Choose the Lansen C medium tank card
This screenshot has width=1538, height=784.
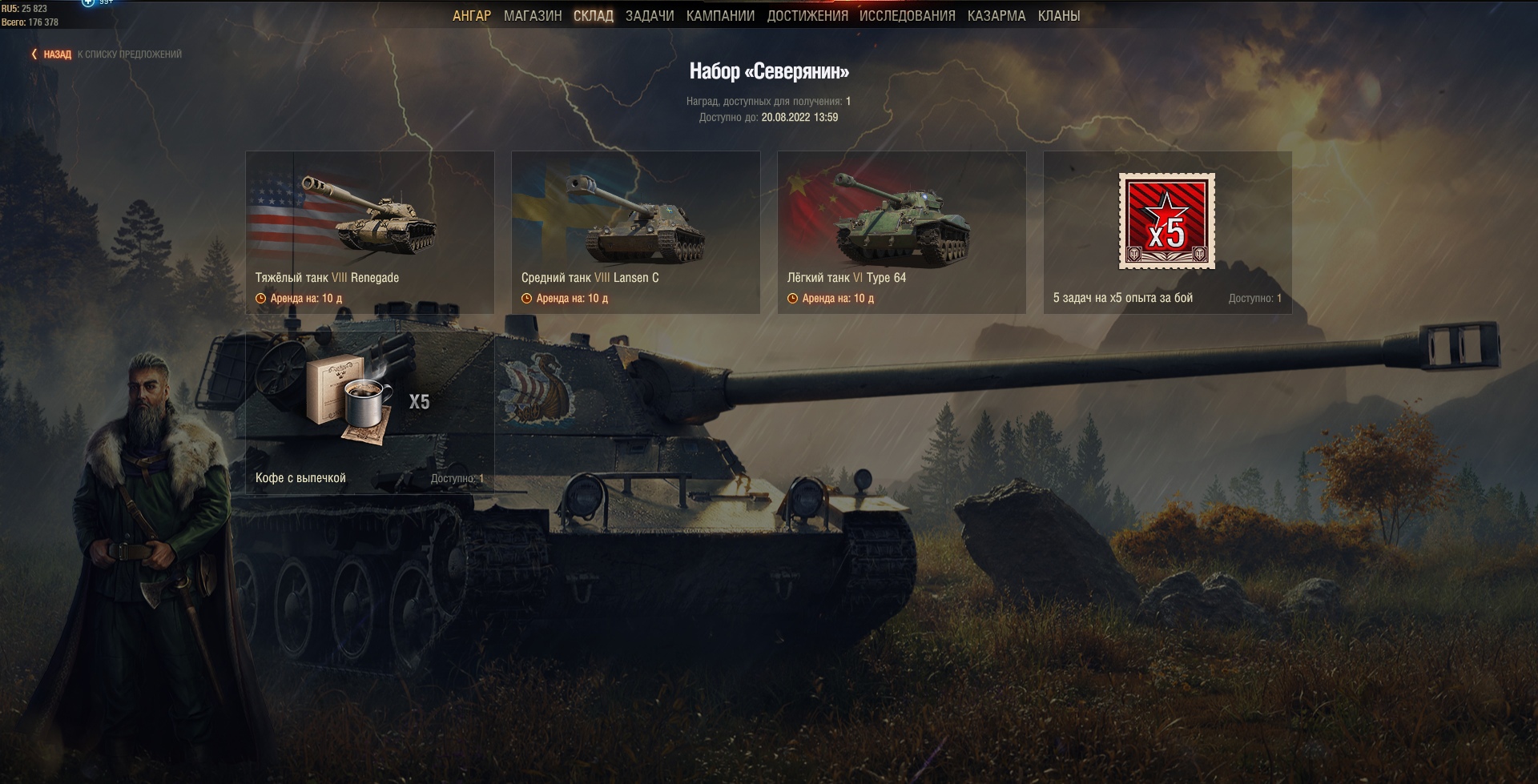point(635,232)
